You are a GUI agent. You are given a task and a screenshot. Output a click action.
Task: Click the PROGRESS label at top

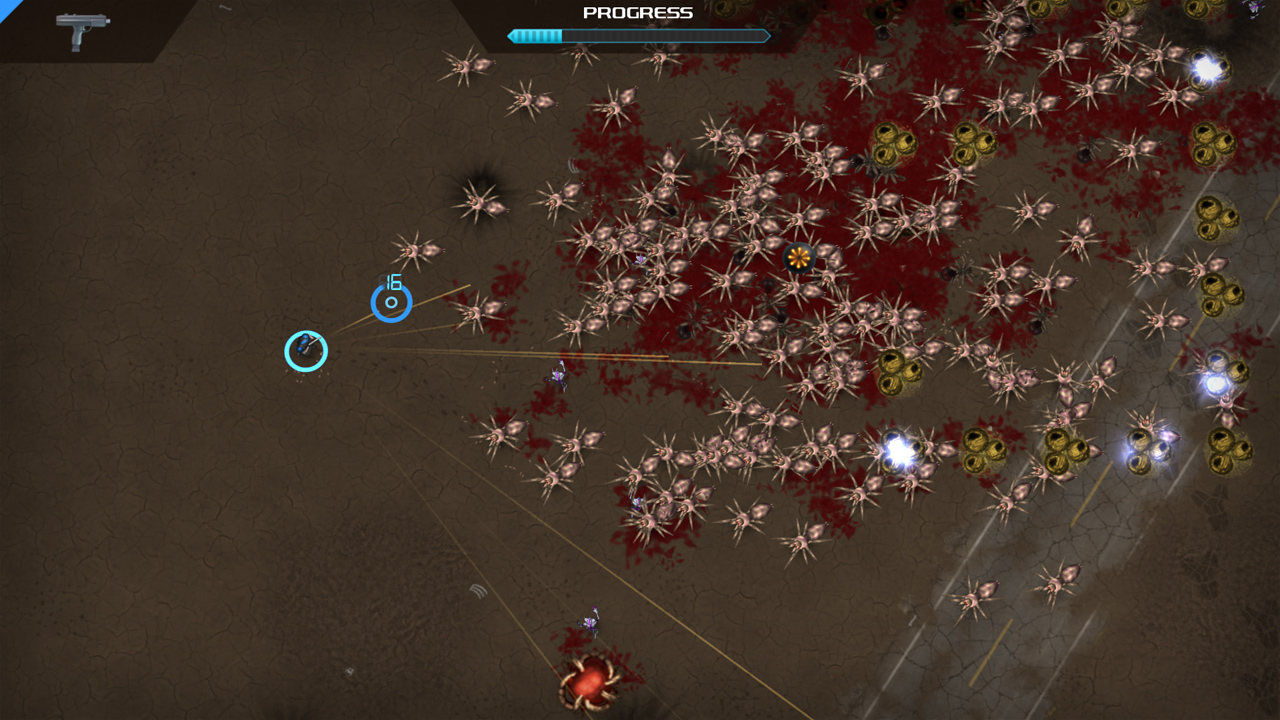pyautogui.click(x=638, y=12)
